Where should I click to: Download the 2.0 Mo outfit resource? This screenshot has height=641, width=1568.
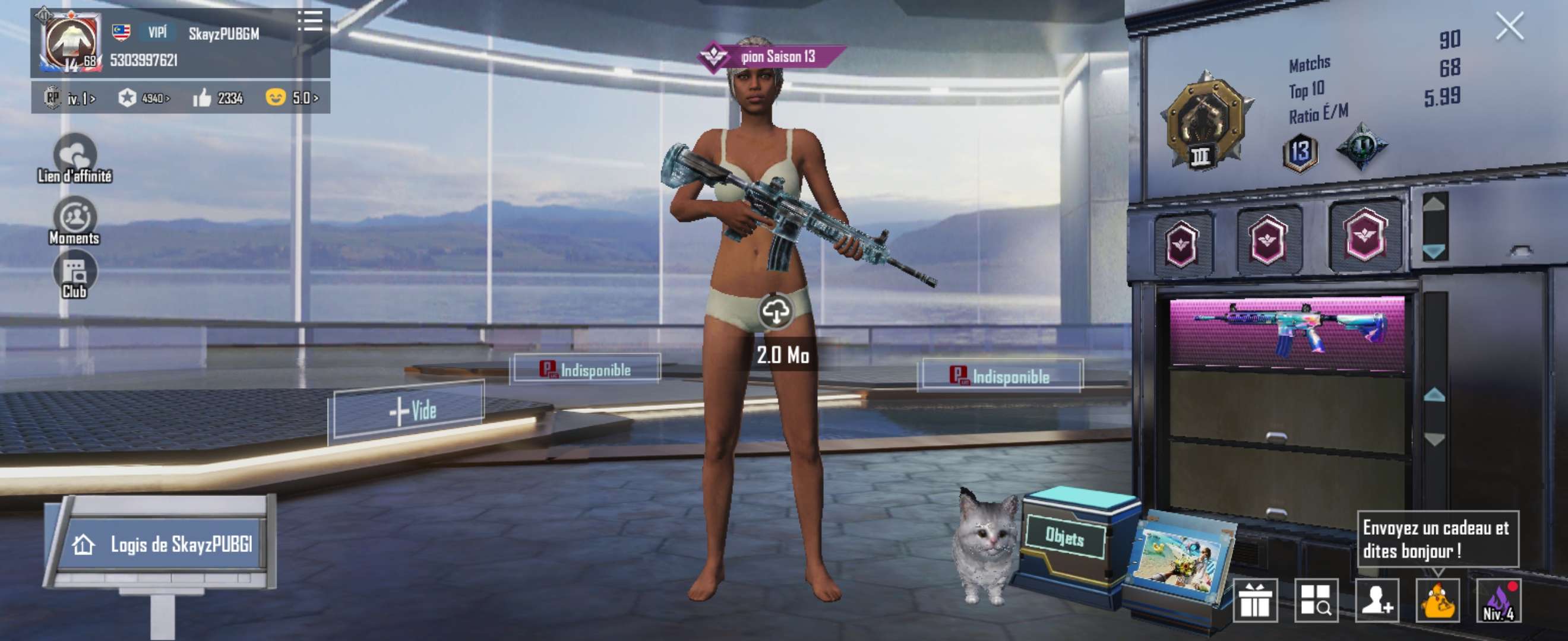776,312
